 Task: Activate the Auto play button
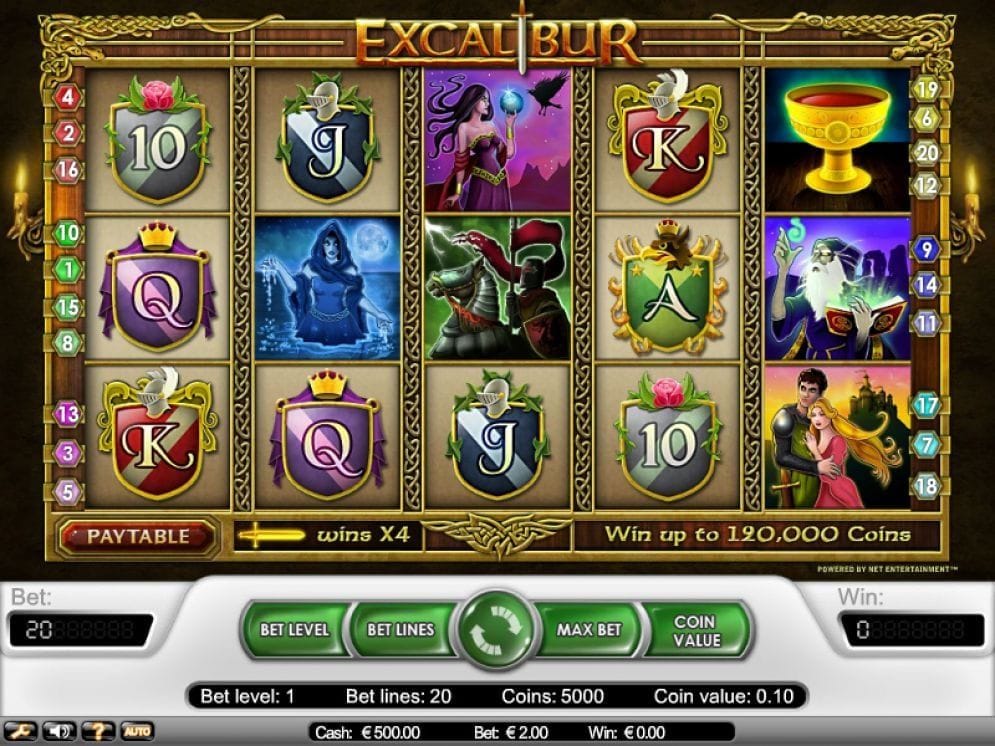pyautogui.click(x=137, y=731)
